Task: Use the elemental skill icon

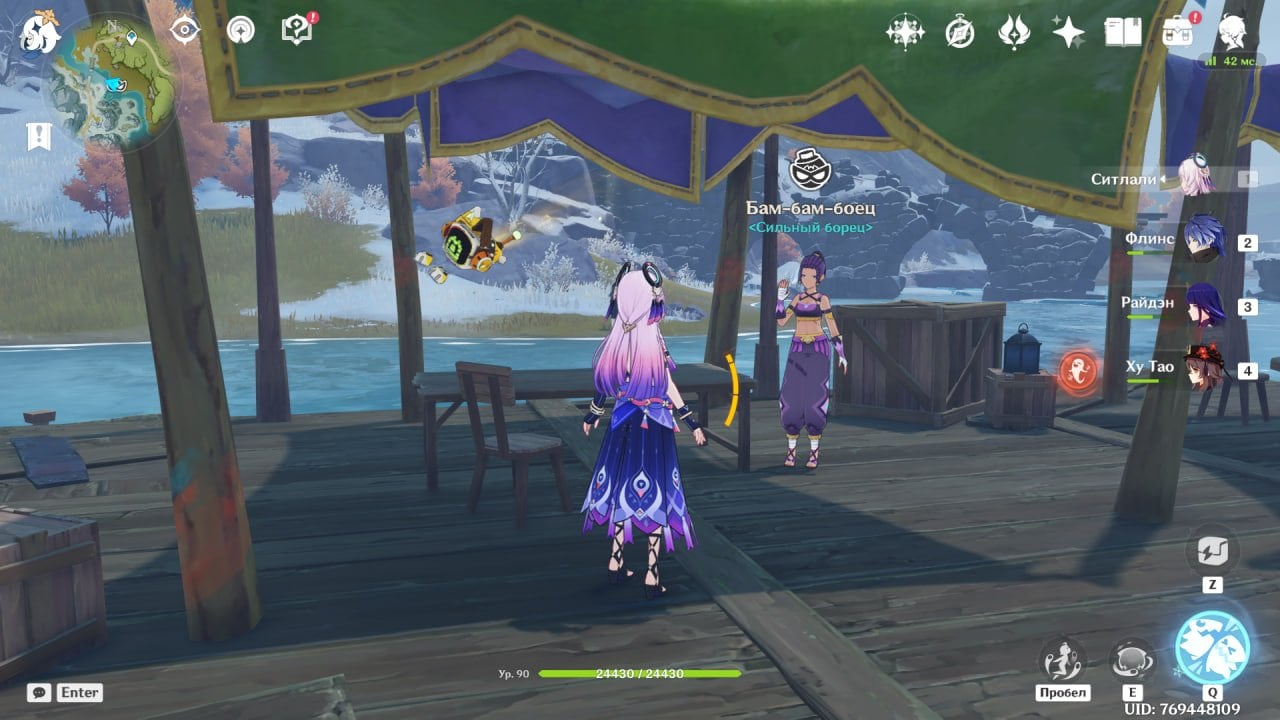Action: tap(1133, 660)
